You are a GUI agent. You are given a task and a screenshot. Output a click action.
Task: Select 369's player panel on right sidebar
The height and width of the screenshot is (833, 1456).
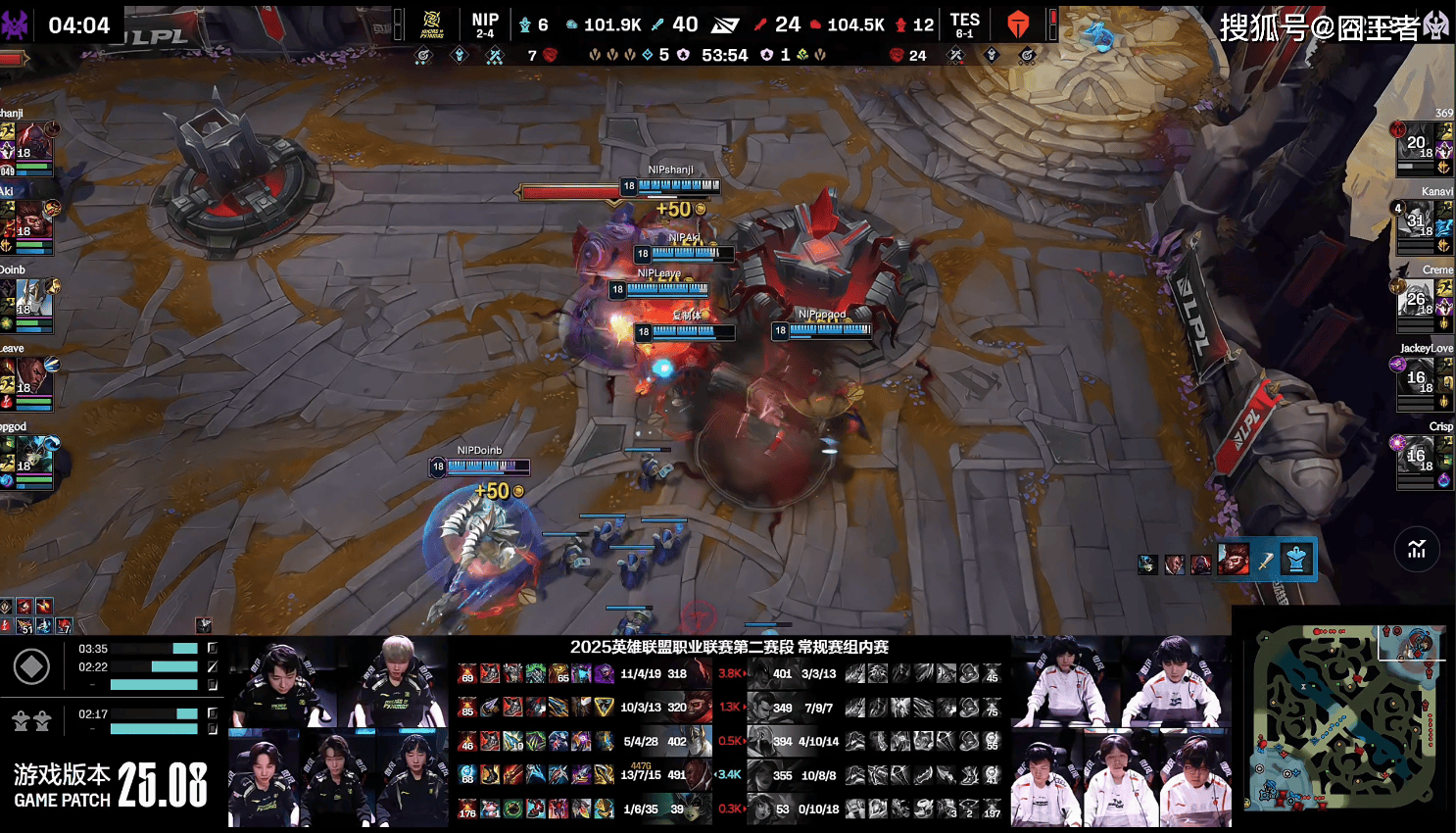1424,147
